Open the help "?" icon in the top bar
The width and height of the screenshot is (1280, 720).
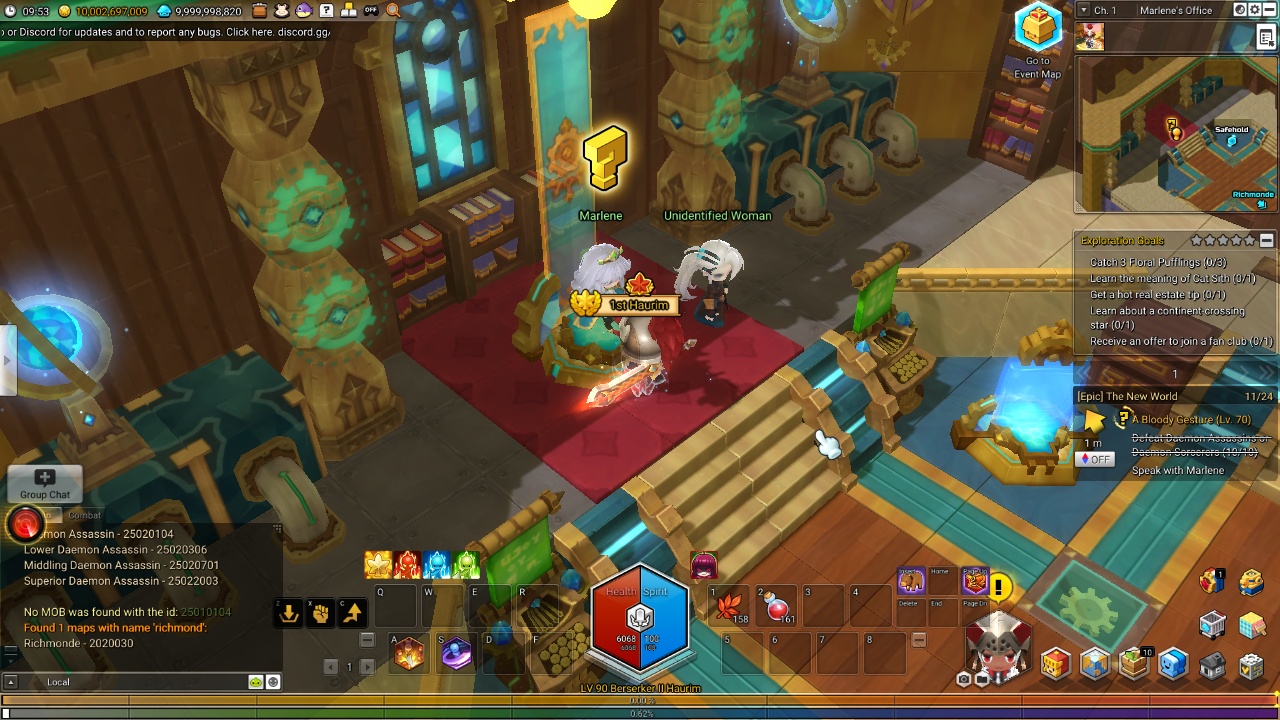click(327, 12)
